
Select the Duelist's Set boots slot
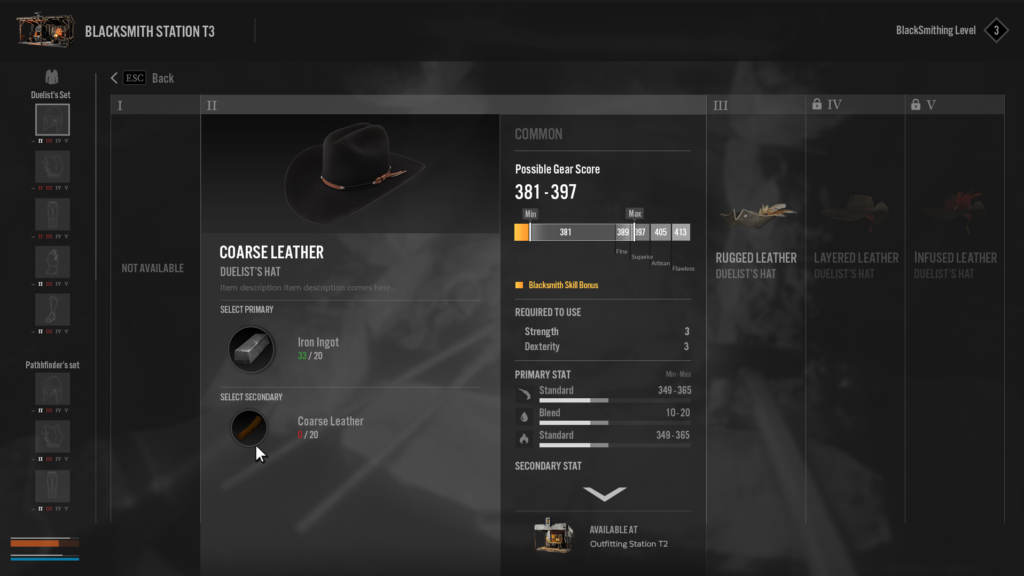52,310
